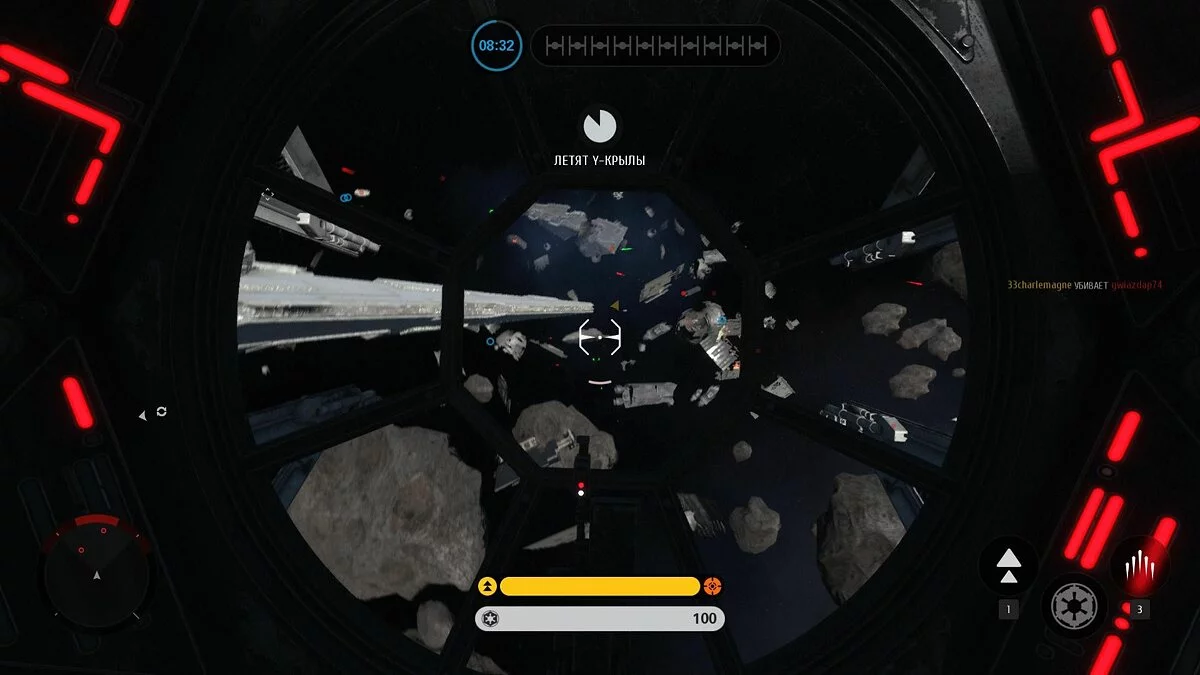Screen dimensions: 1200x675
Task: Select the Imperial emblem ability icon
Action: click(1074, 605)
